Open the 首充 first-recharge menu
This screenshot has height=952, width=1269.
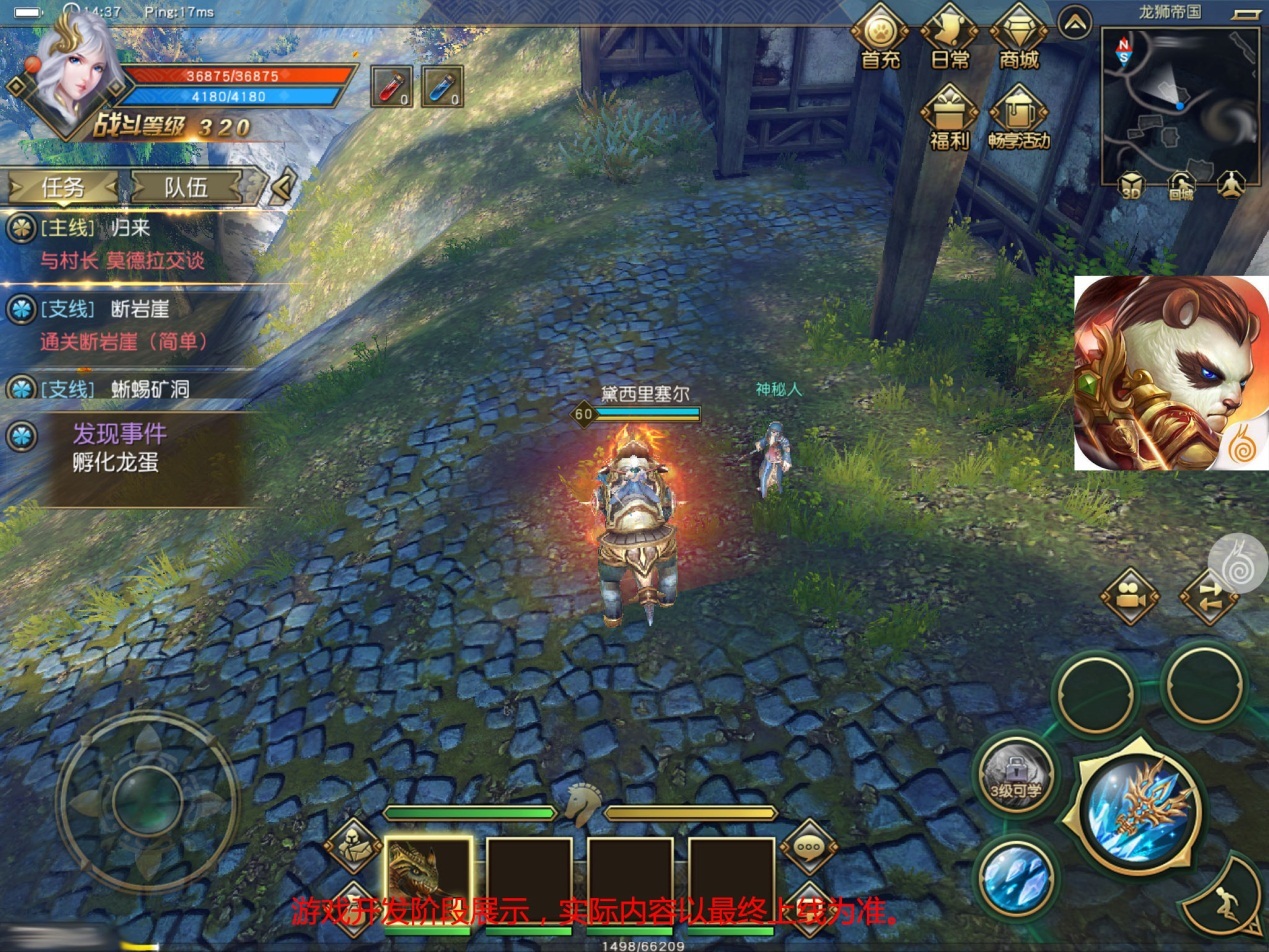pos(880,36)
